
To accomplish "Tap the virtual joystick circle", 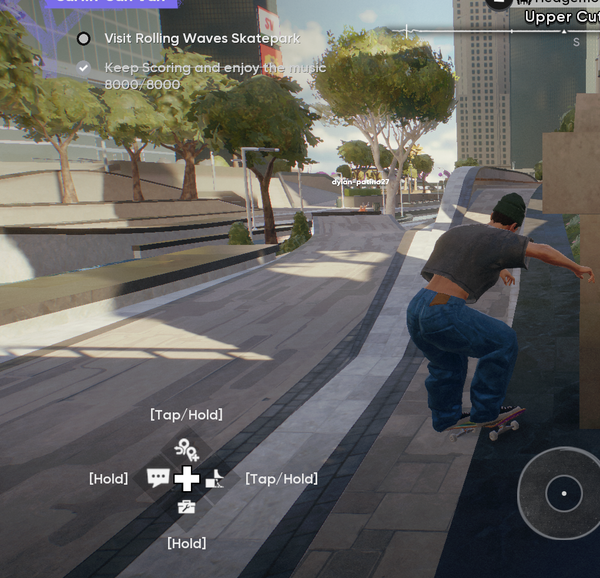I will (x=563, y=493).
